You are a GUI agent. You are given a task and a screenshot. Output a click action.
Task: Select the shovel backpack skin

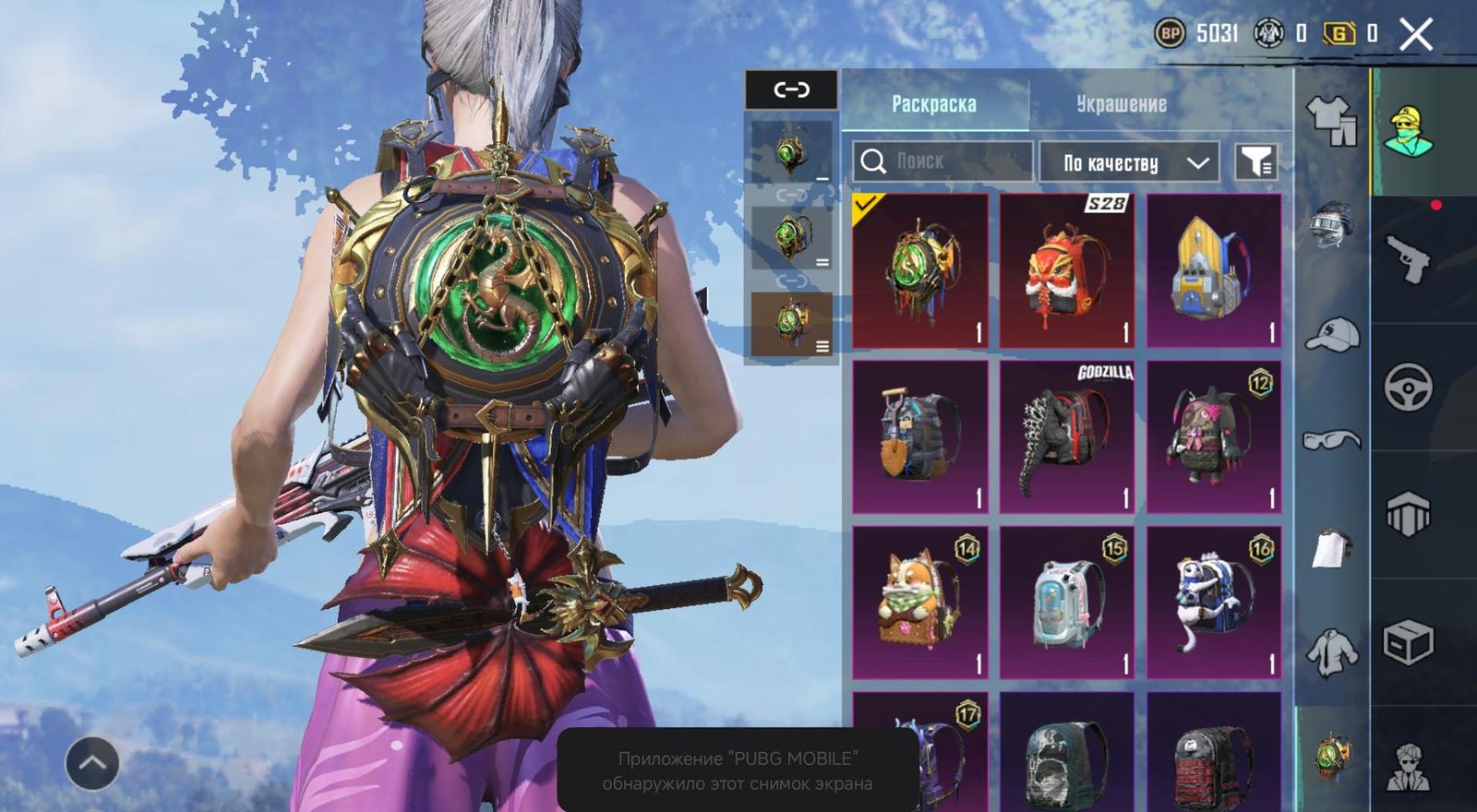pyautogui.click(x=919, y=436)
